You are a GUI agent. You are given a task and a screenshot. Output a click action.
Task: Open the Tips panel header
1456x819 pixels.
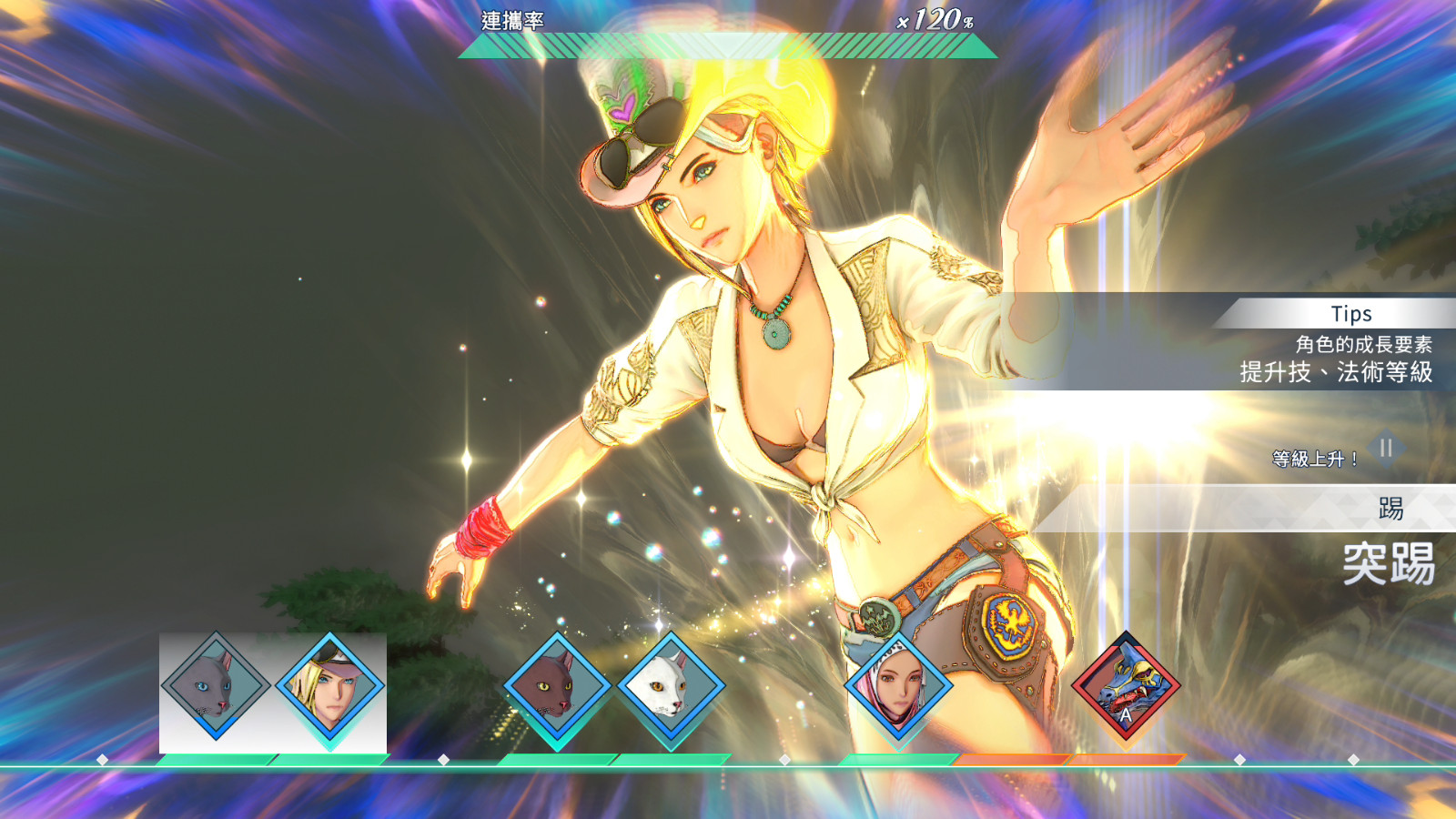pos(1350,314)
